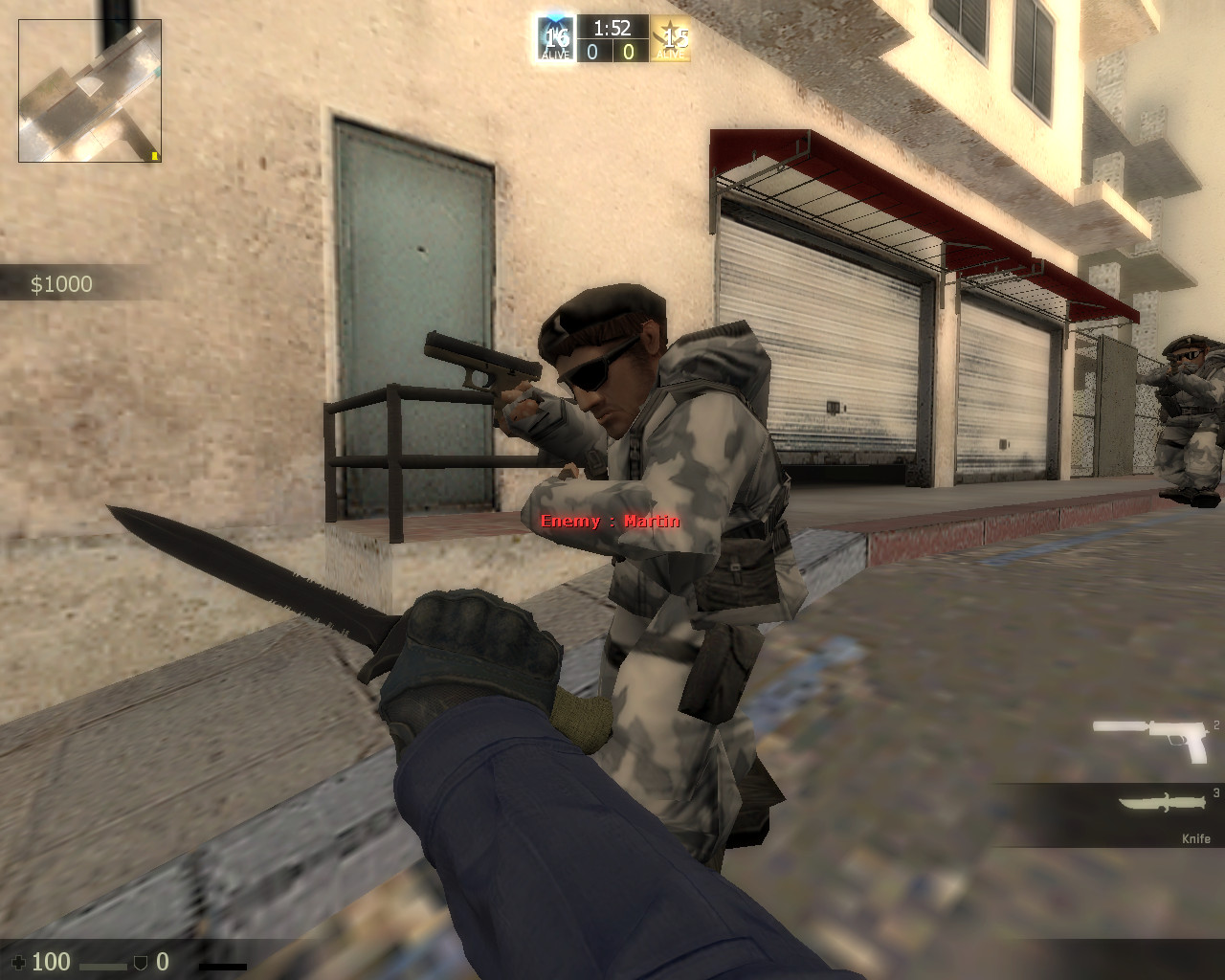This screenshot has height=980, width=1225.
Task: Click the armor shield icon
Action: [x=141, y=963]
